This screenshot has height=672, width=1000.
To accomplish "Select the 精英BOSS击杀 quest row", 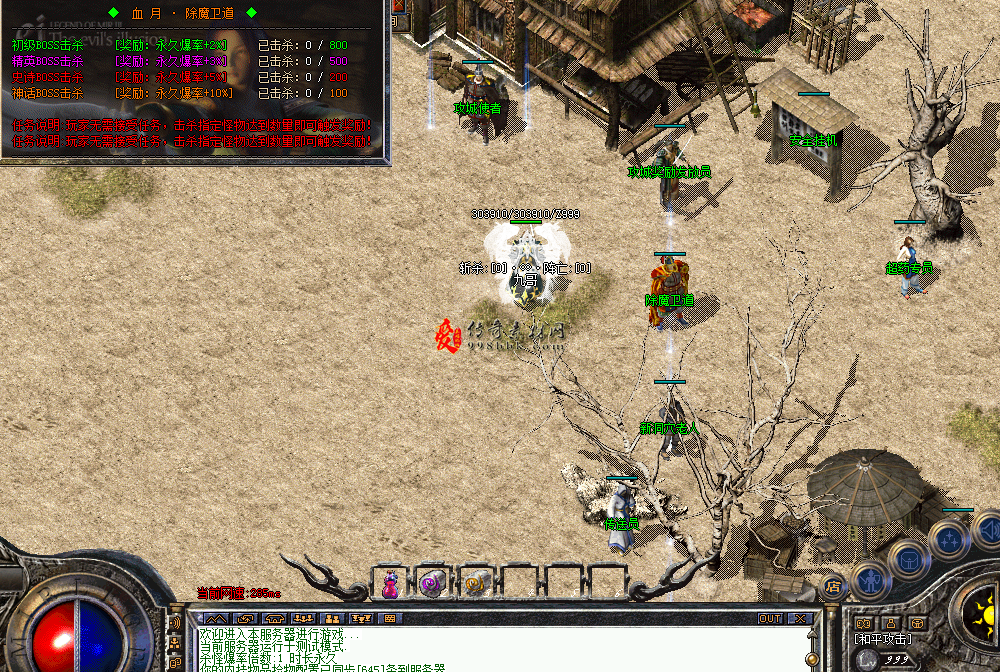I will pos(47,61).
